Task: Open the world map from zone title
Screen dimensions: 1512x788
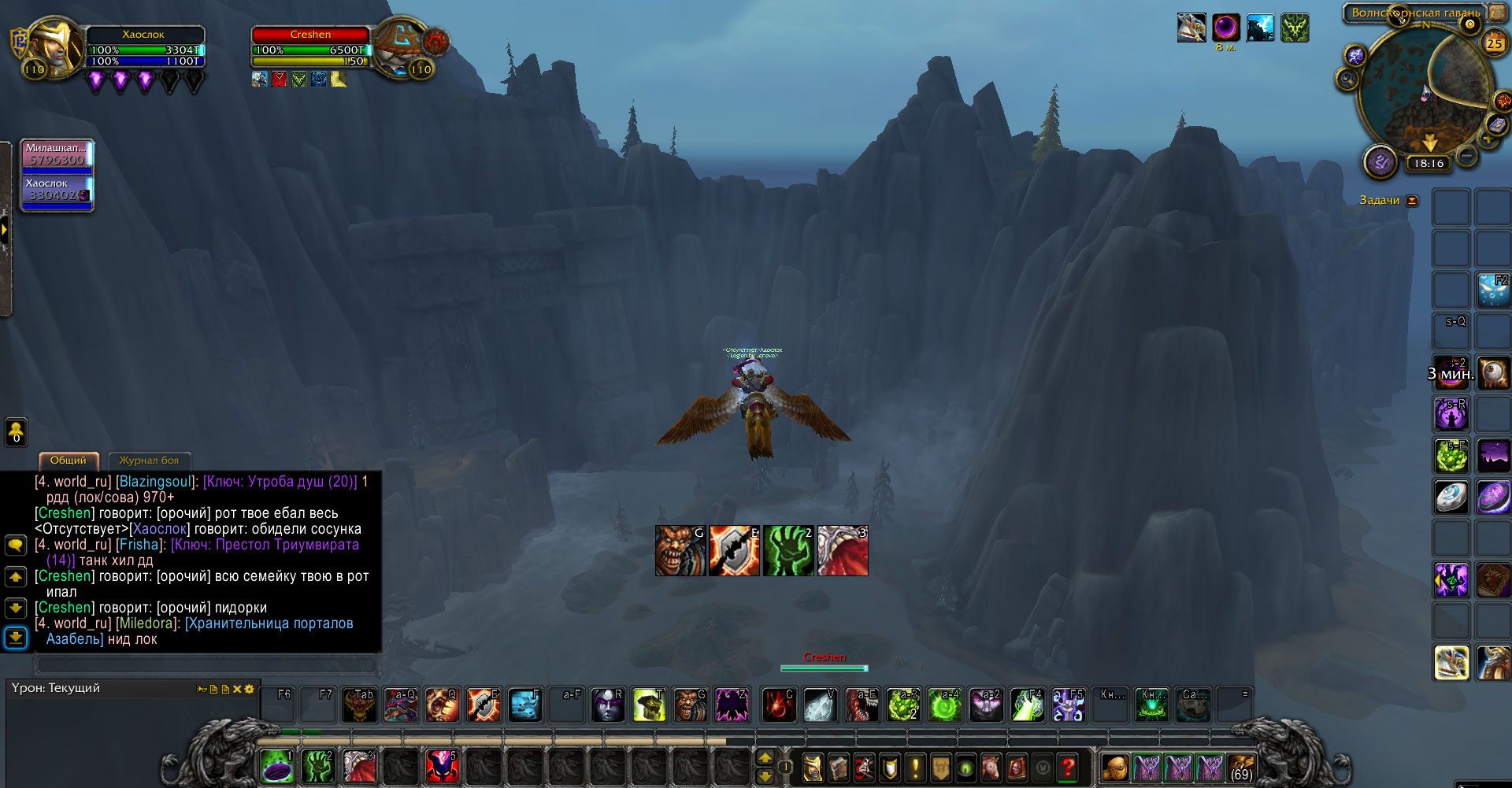Action: 1415,13
